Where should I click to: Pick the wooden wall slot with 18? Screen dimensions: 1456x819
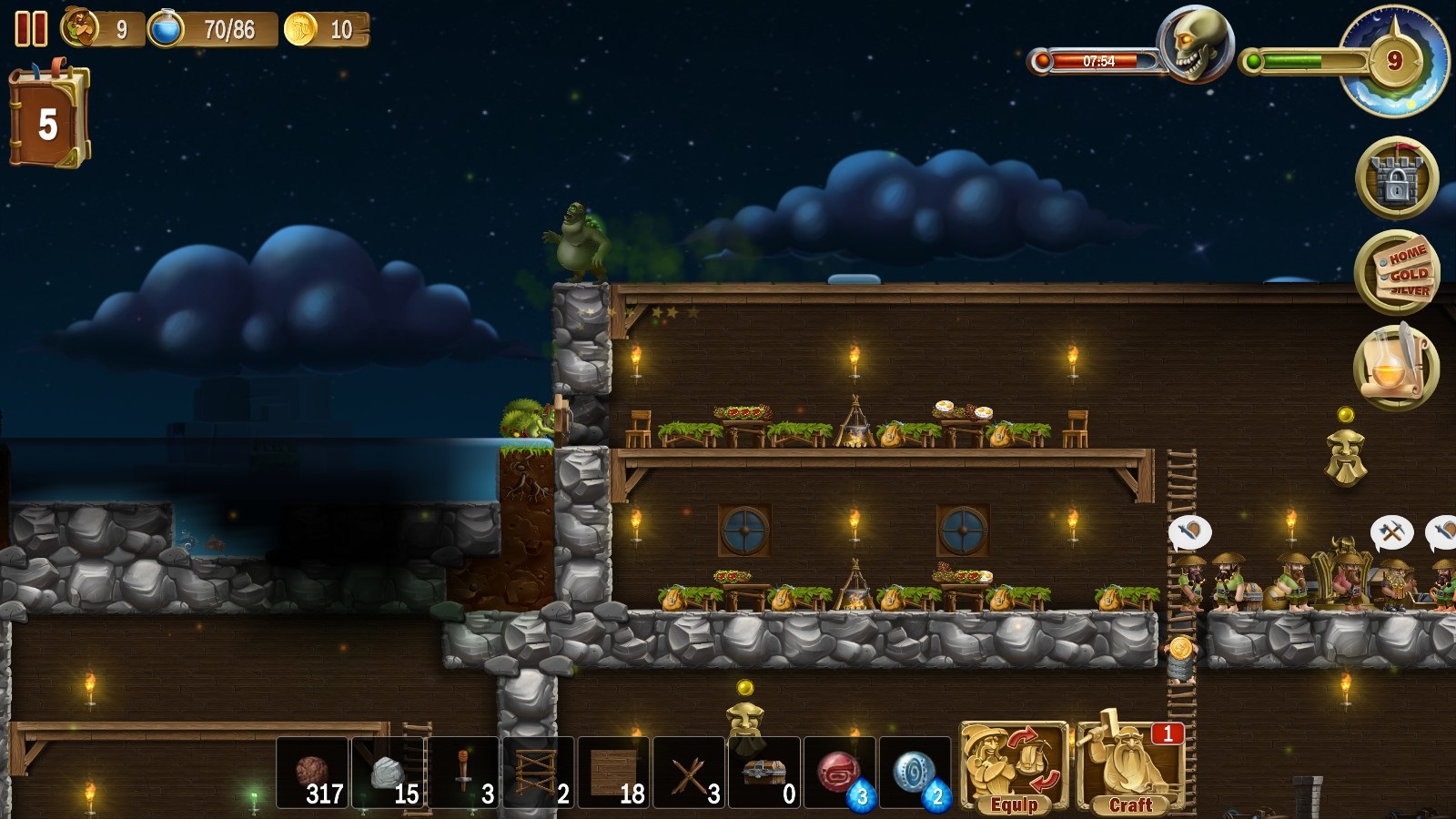tap(614, 773)
